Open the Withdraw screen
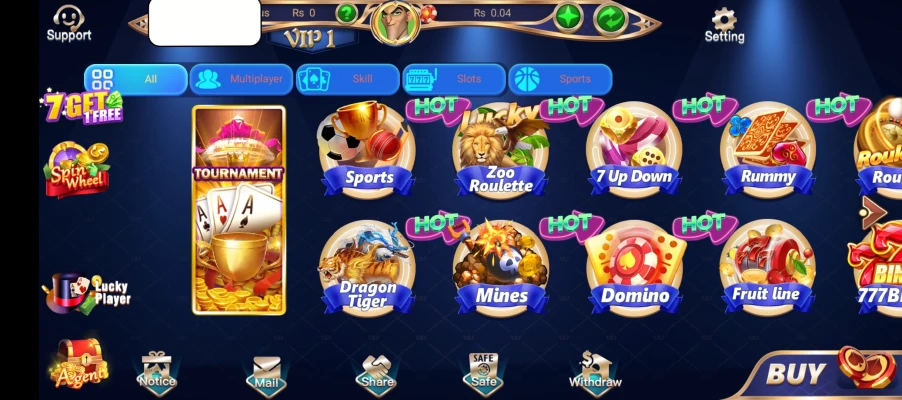 [x=595, y=371]
